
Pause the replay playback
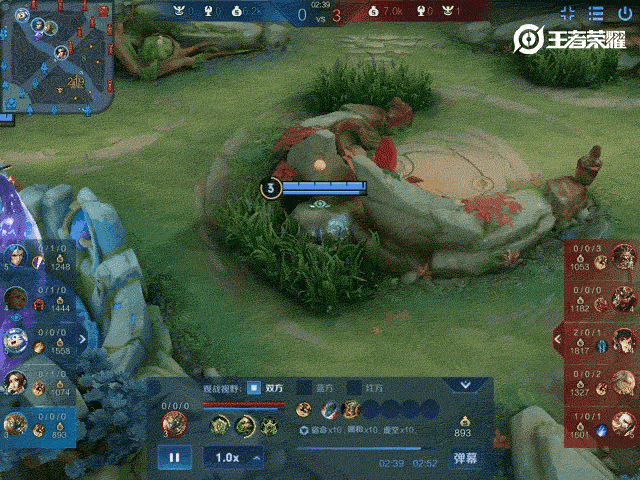point(174,458)
